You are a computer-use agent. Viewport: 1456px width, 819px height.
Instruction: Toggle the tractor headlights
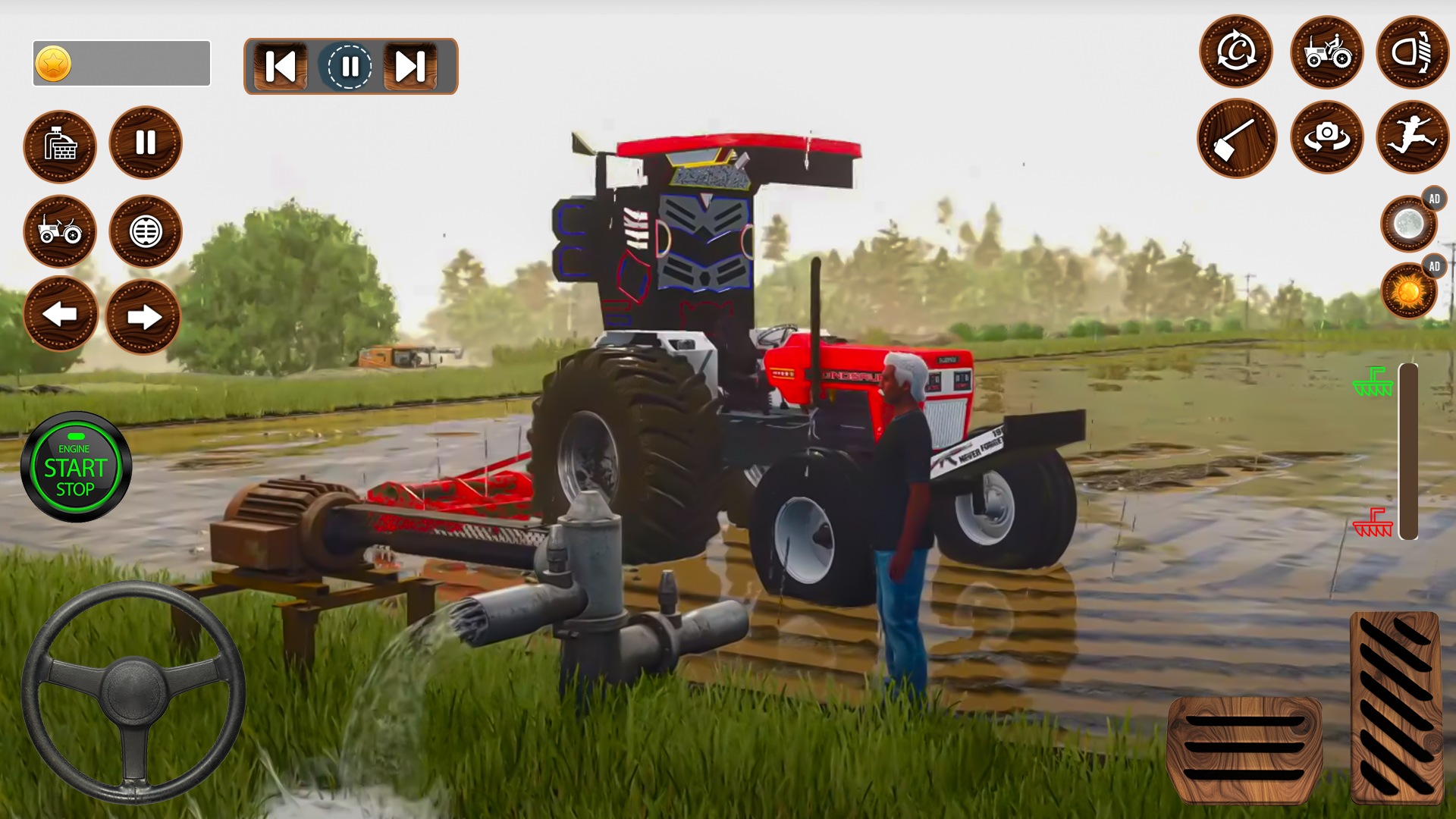[1412, 51]
